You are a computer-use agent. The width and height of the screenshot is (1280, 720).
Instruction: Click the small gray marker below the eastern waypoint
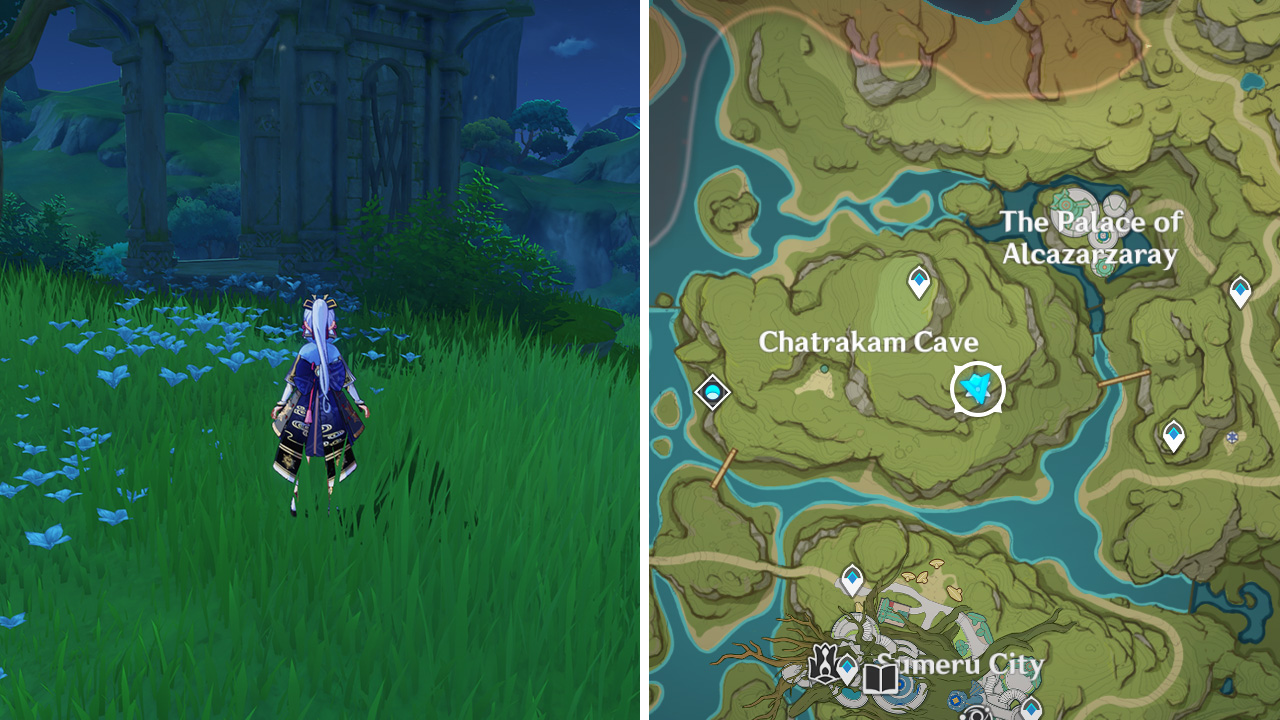point(1231,436)
